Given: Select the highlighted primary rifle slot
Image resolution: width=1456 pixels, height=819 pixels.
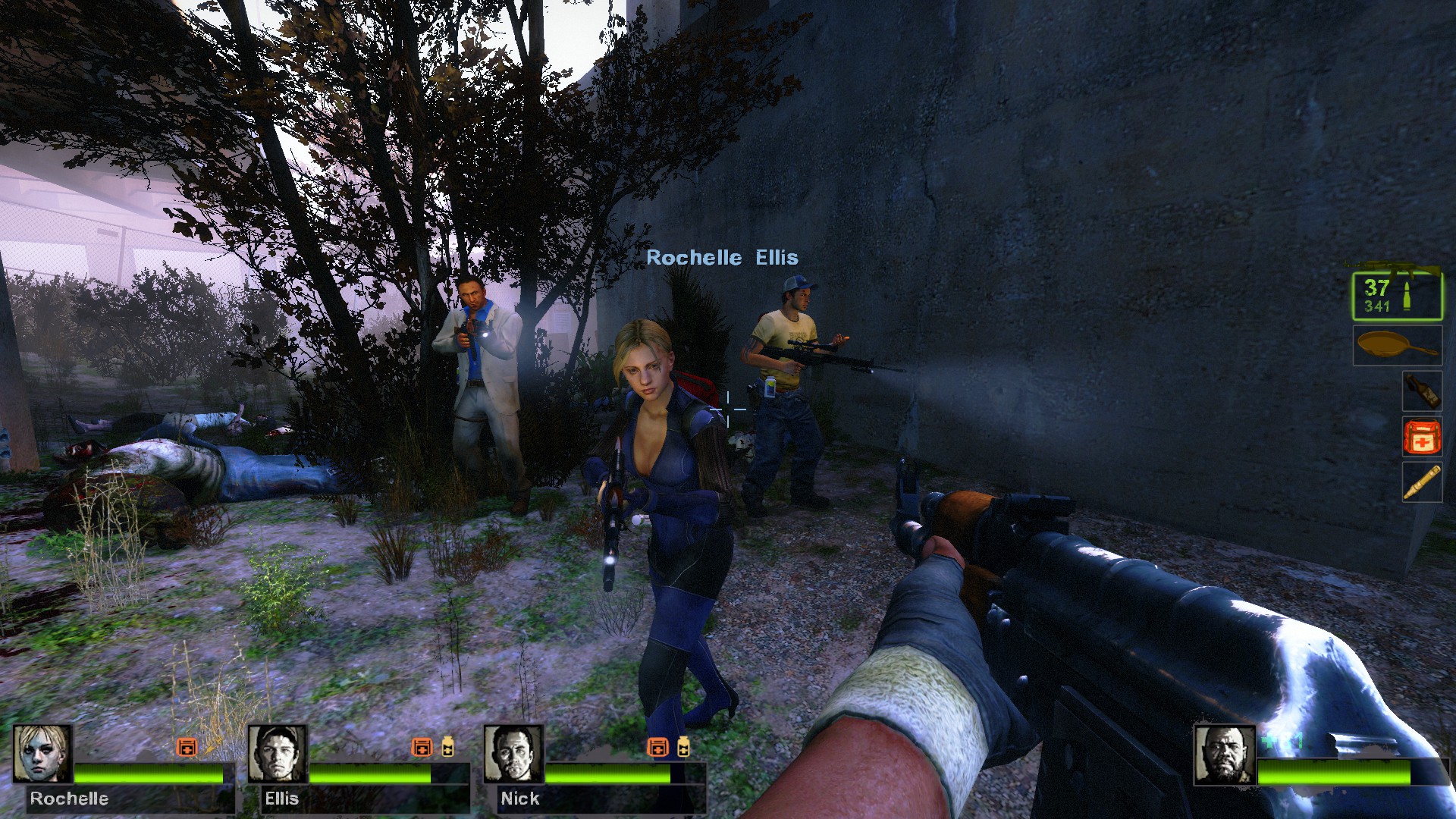Looking at the screenshot, I should click(x=1398, y=297).
